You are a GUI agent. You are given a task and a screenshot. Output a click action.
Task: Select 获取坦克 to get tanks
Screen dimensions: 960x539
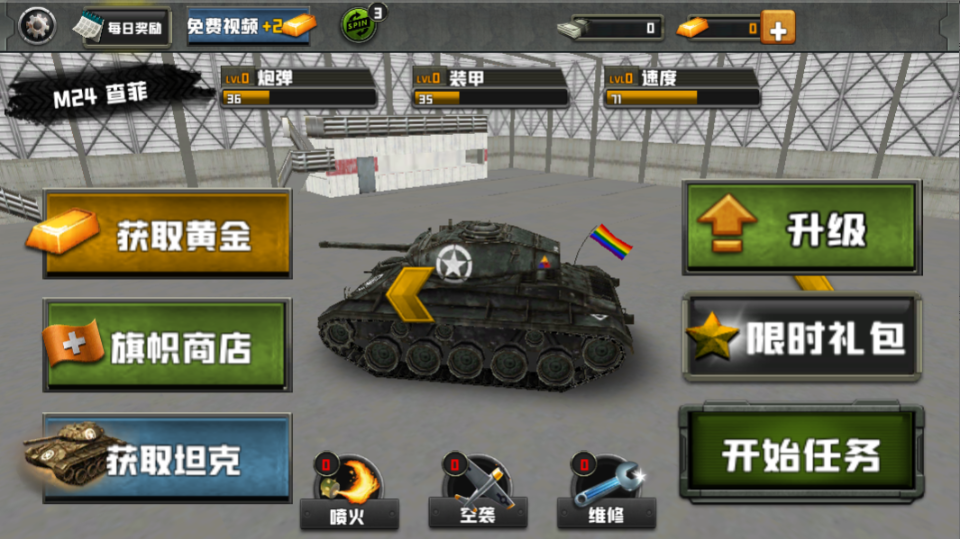167,458
